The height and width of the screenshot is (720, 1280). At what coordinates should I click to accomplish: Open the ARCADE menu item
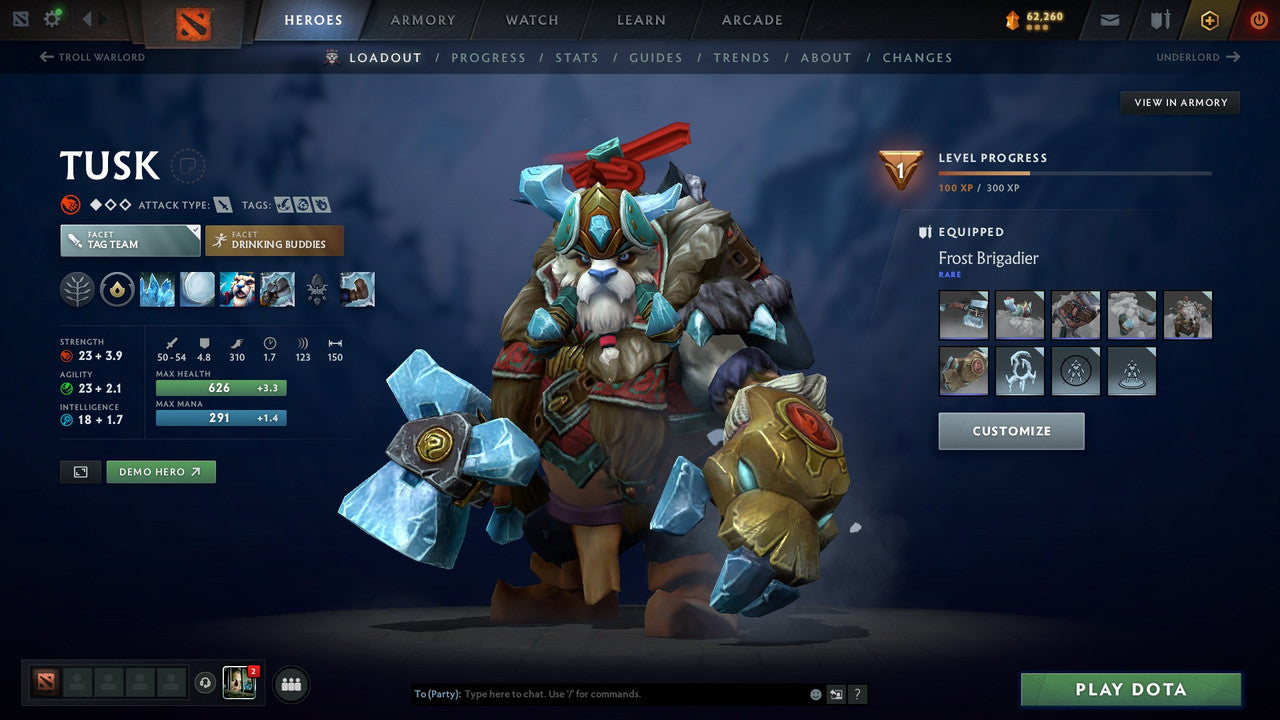(x=751, y=19)
